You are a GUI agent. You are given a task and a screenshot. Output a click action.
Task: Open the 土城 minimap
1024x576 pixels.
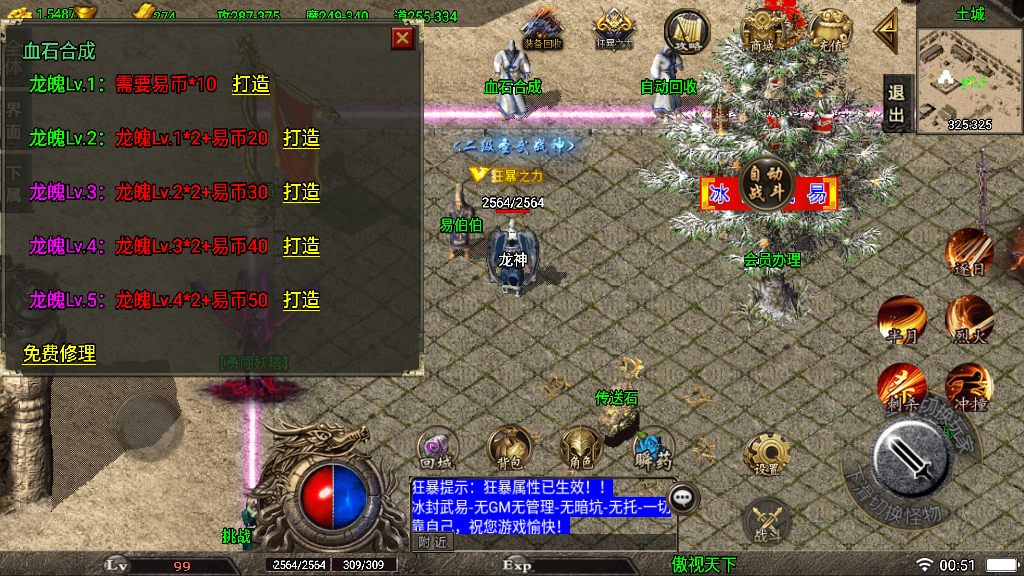968,80
